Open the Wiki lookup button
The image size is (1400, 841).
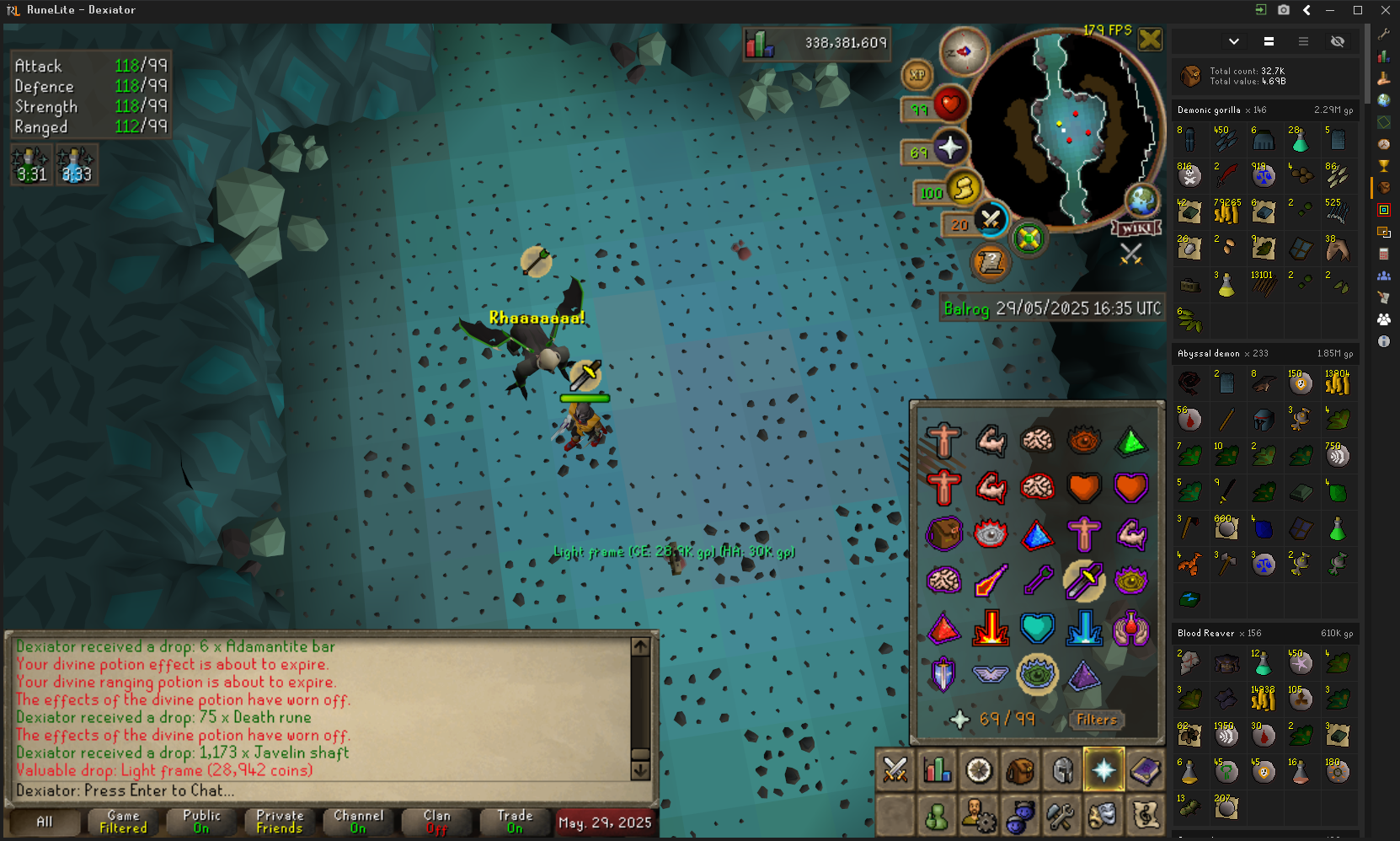(x=1136, y=228)
